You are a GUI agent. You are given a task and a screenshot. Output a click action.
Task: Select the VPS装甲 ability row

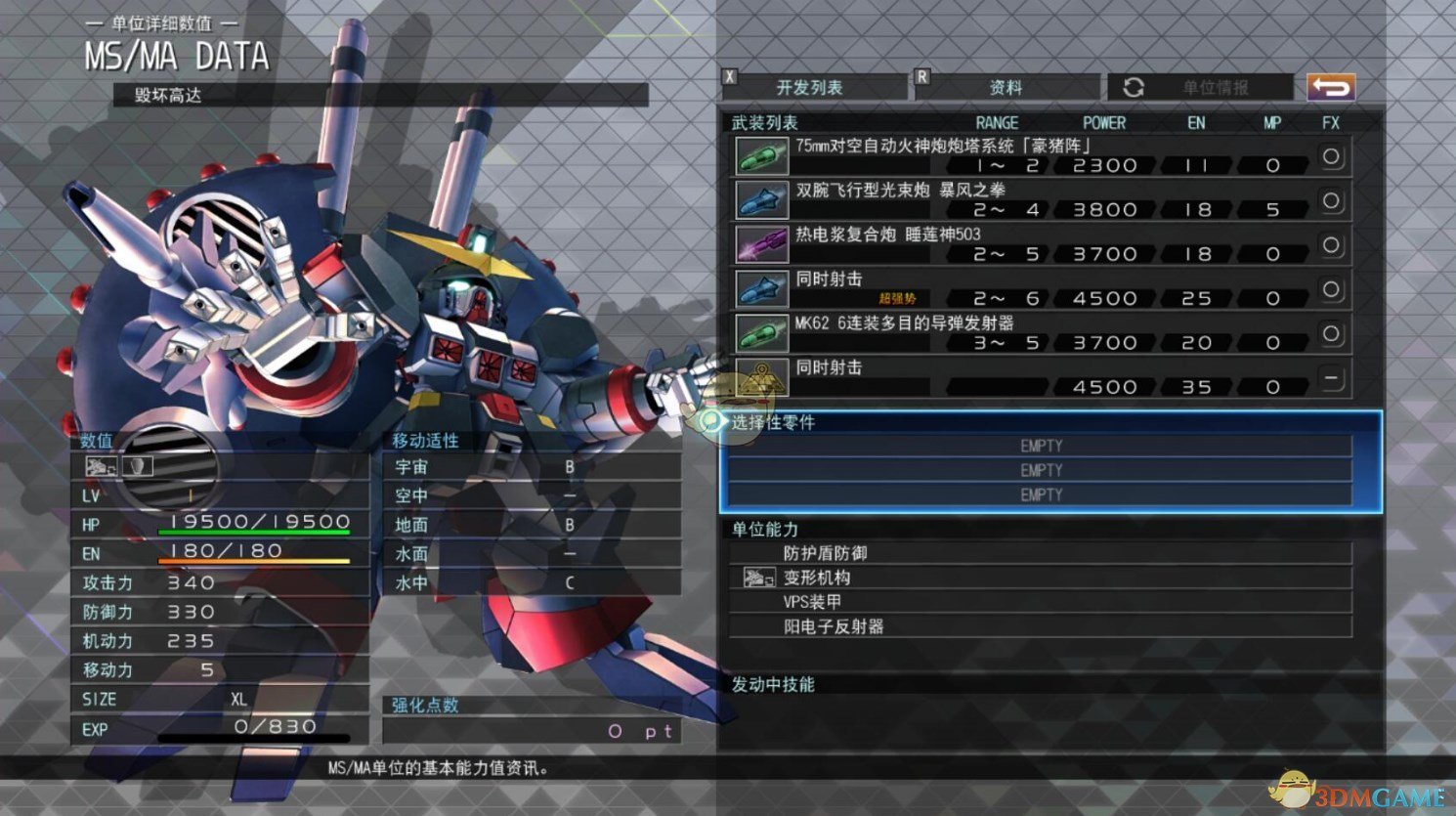1041,602
